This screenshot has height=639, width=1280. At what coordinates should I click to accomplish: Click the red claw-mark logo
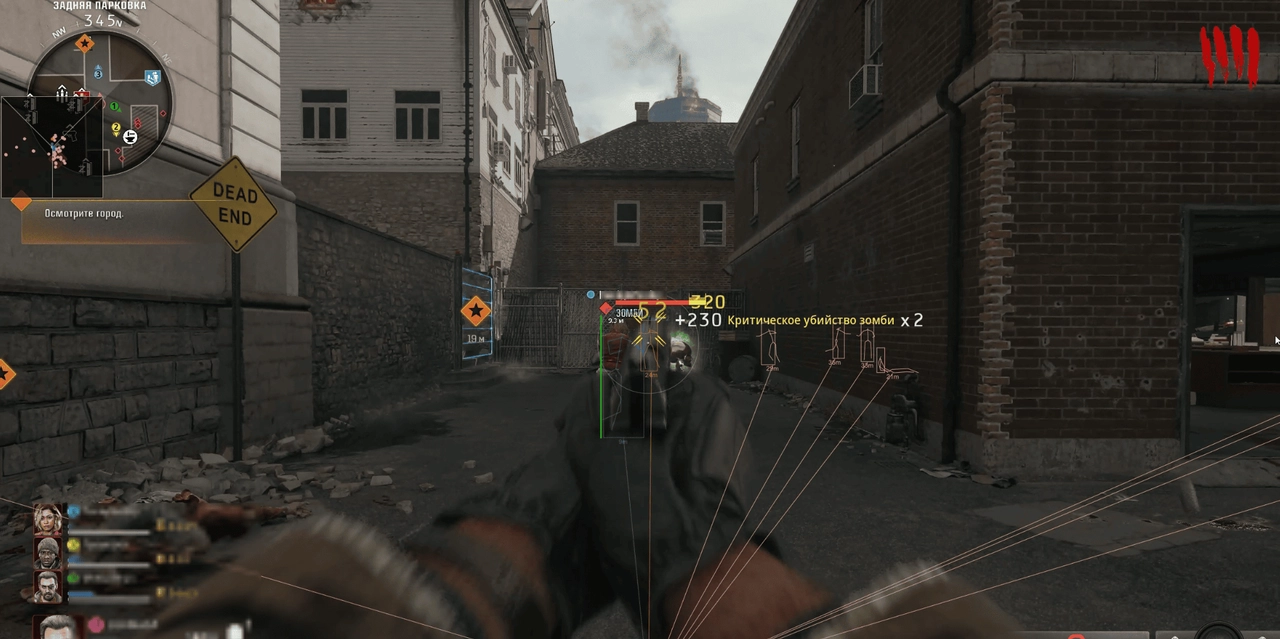[1229, 54]
